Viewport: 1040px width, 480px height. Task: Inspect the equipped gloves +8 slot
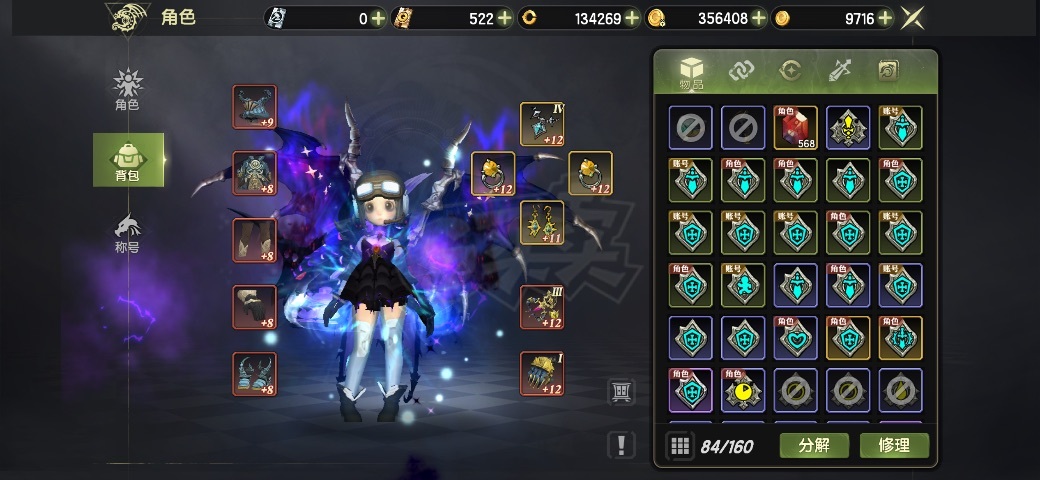(254, 307)
